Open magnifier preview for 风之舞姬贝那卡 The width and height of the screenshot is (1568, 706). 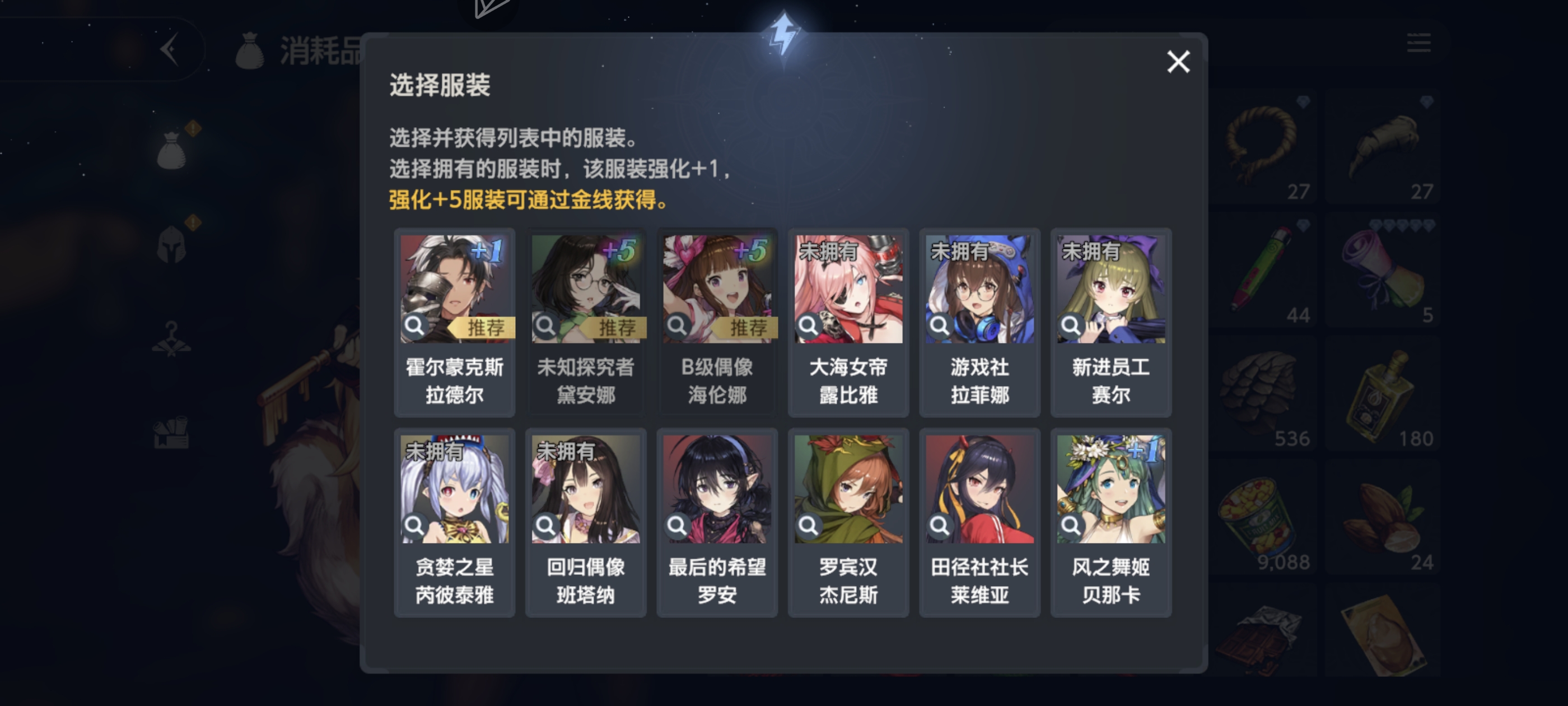(1071, 525)
